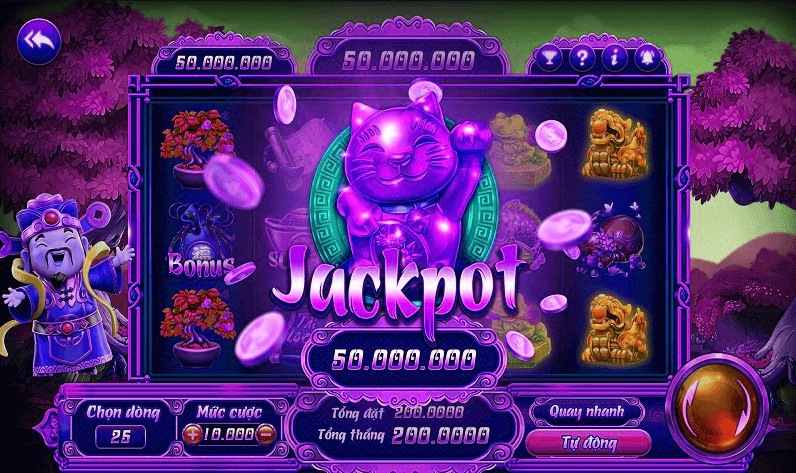Go back with the double-arrow button
The width and height of the screenshot is (796, 473).
tap(39, 42)
